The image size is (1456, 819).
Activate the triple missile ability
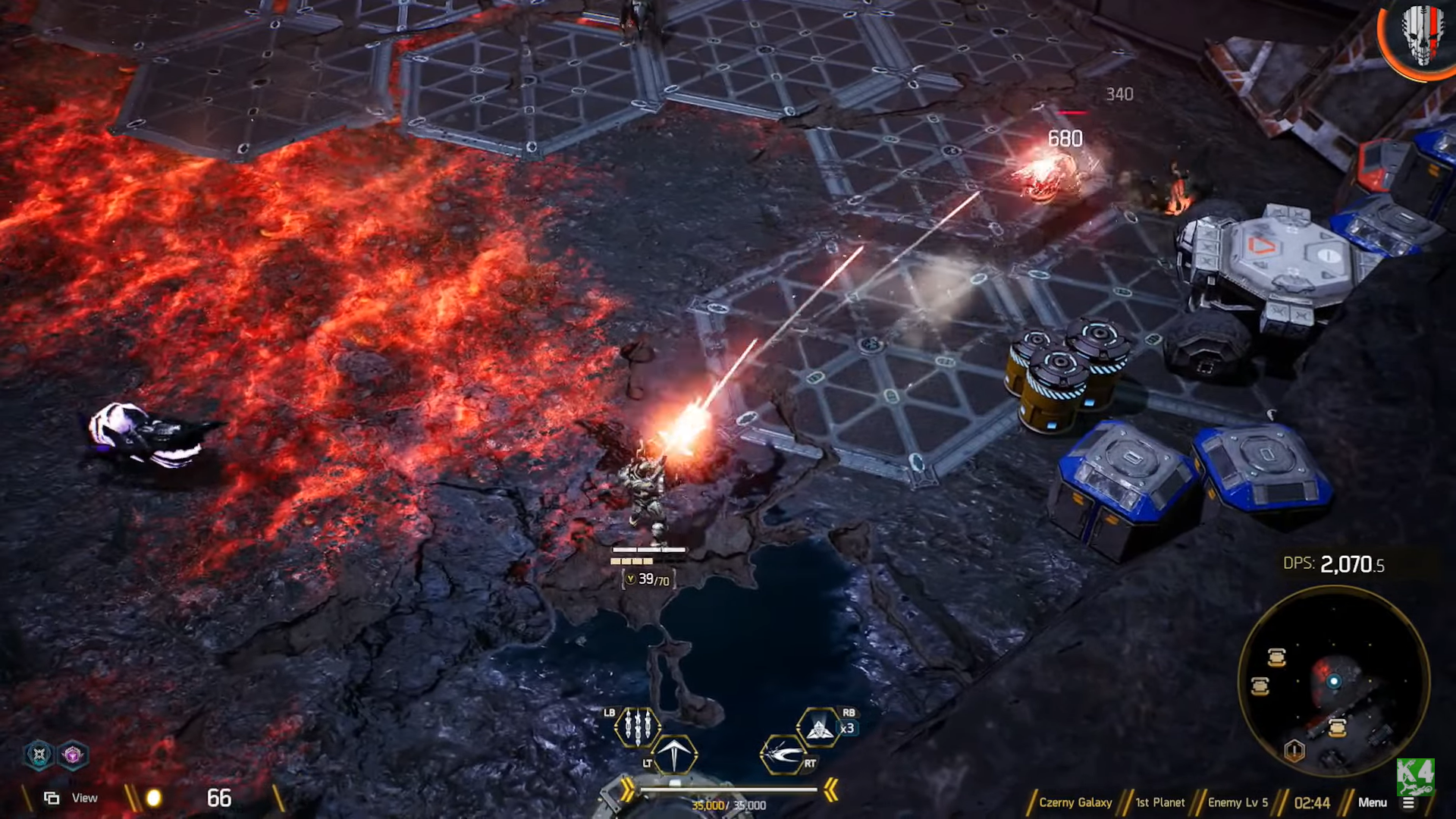(x=637, y=727)
